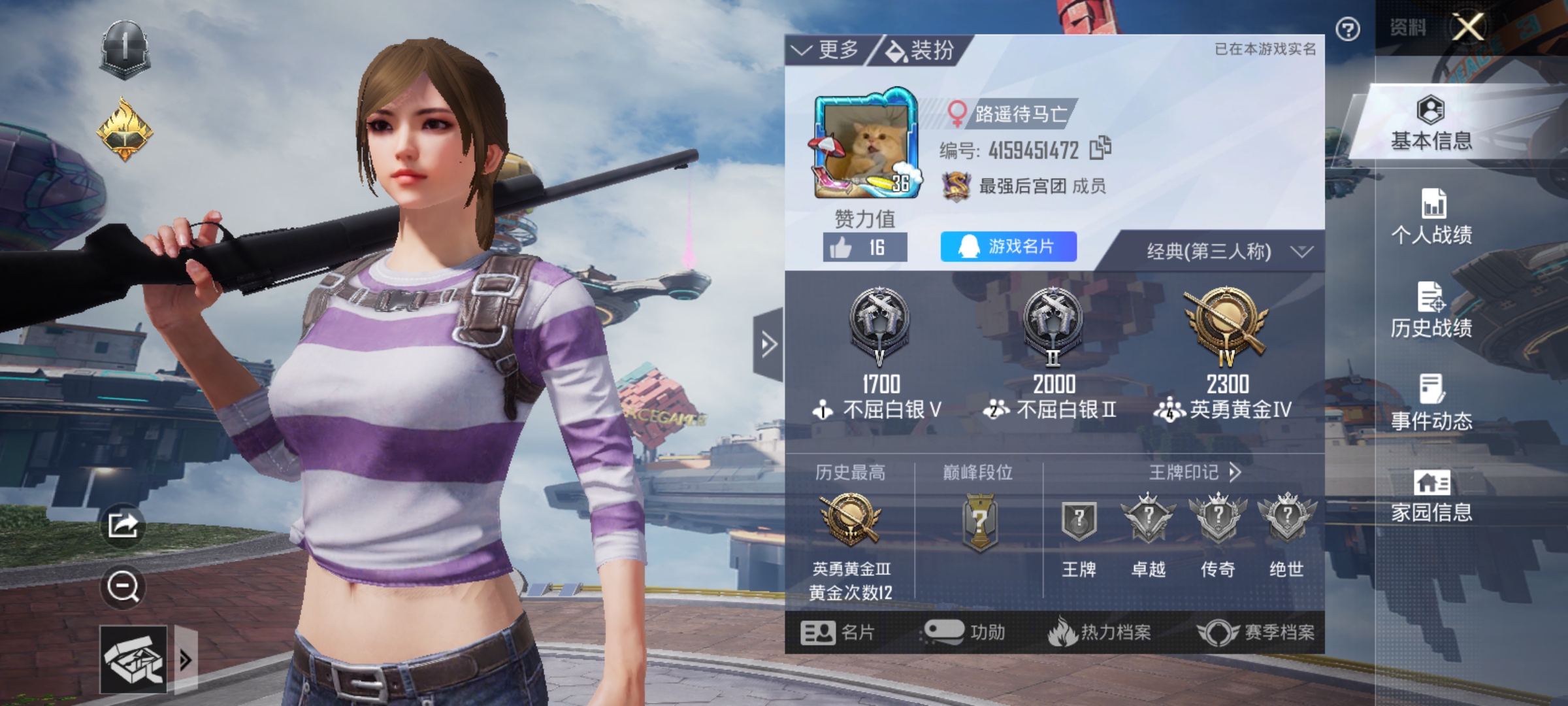This screenshot has width=1568, height=706.
Task: Click the share arrow icon
Action: pos(123,525)
